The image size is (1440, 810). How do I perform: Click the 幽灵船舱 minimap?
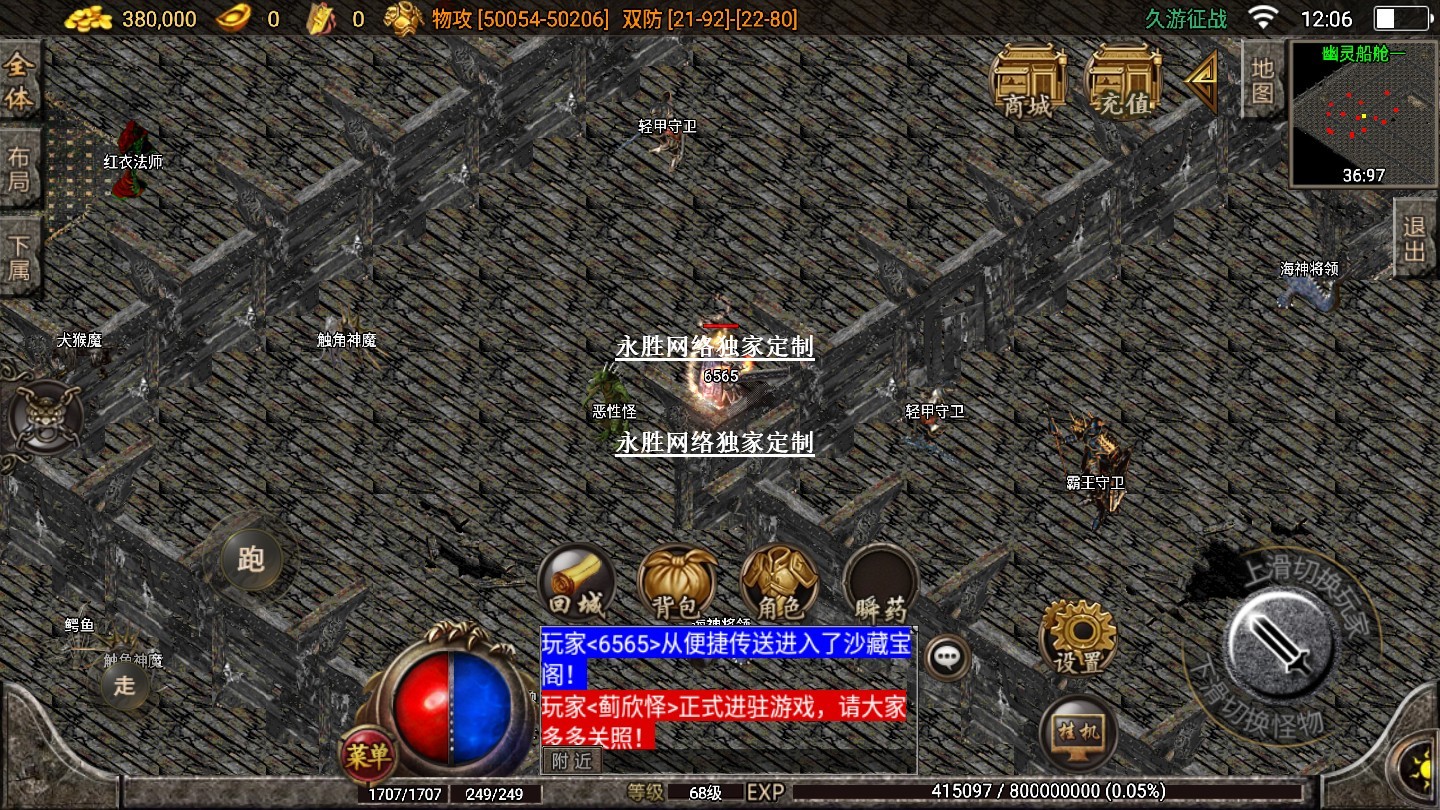1363,114
